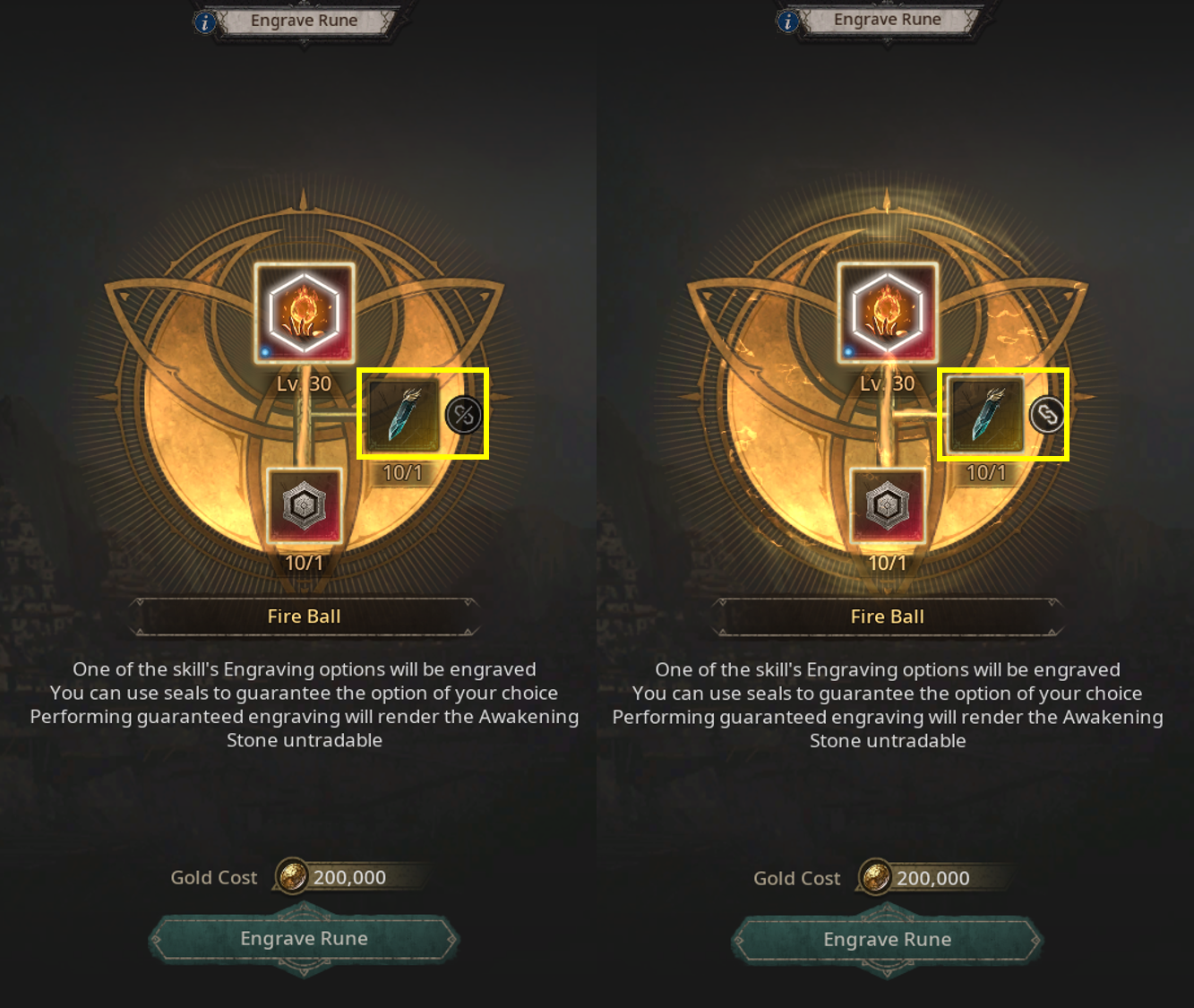Enable the seal link toggle beside the crystal
1194x1008 pixels.
pos(463,413)
